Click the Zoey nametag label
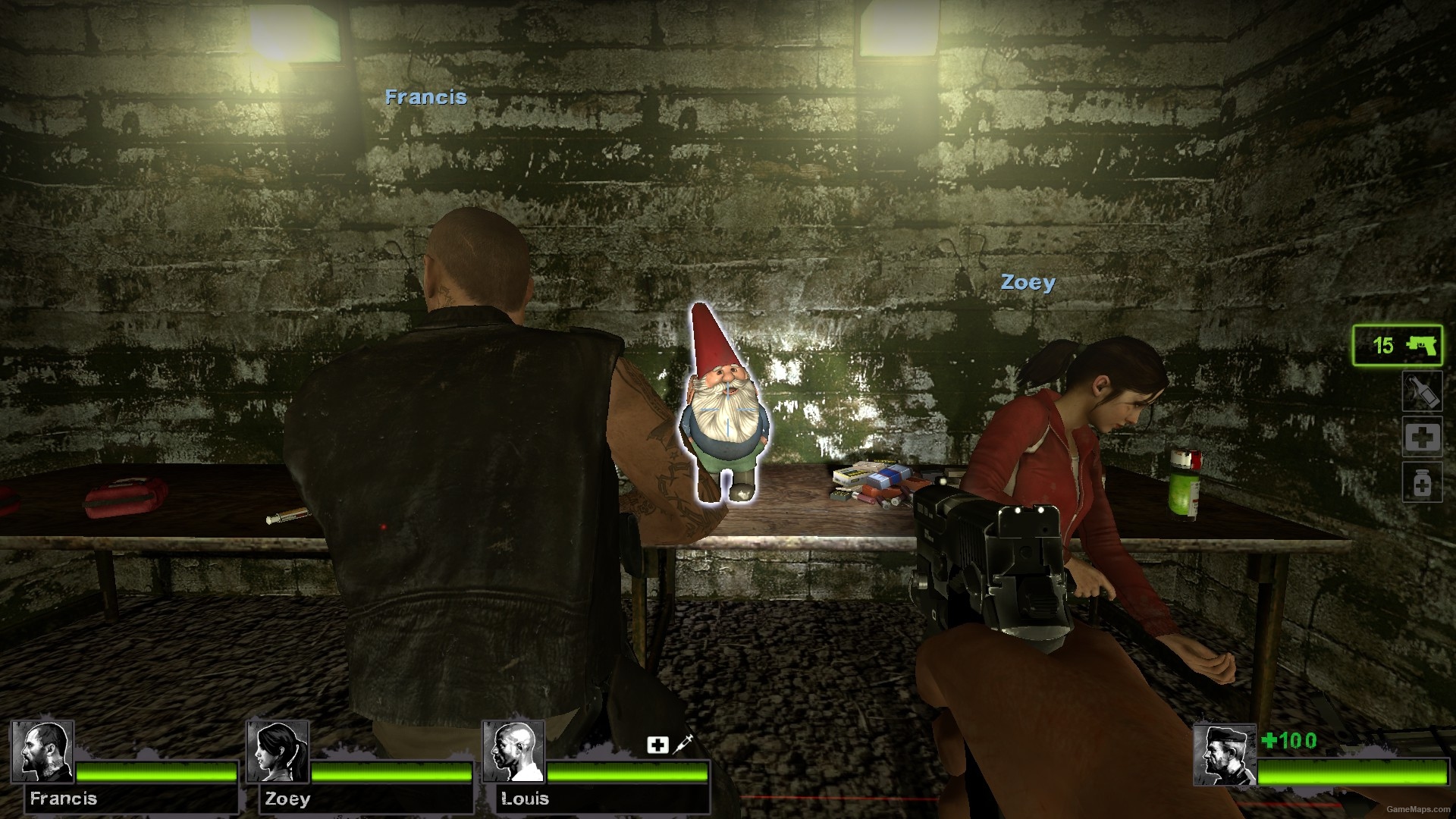This screenshot has height=819, width=1456. (x=1028, y=282)
